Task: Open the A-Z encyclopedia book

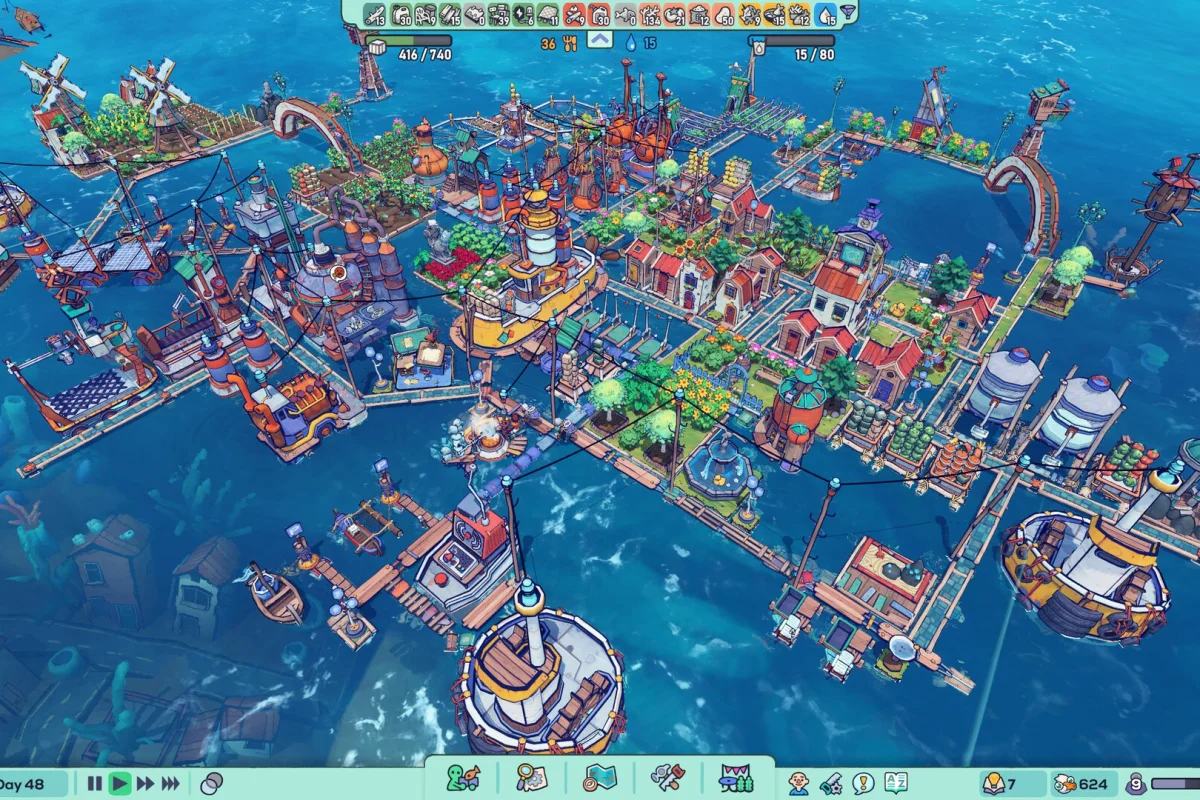Action: click(896, 783)
